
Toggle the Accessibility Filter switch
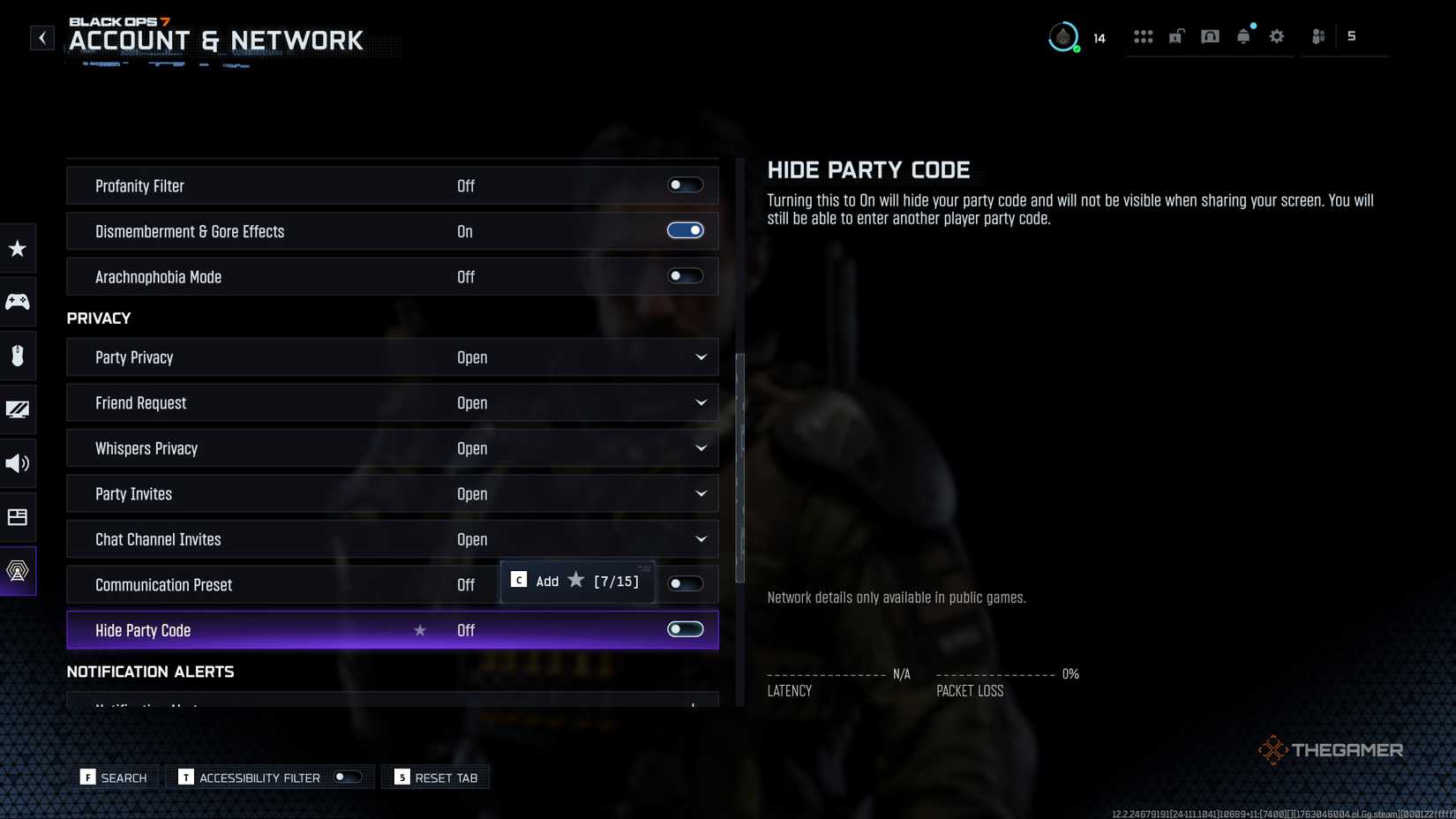click(x=346, y=777)
